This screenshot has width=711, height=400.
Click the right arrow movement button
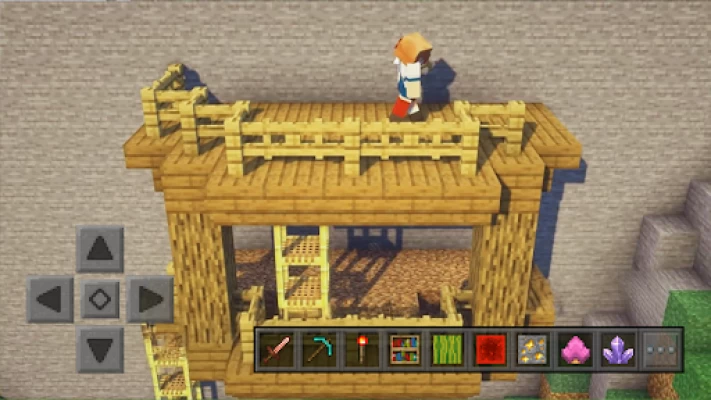coord(150,299)
